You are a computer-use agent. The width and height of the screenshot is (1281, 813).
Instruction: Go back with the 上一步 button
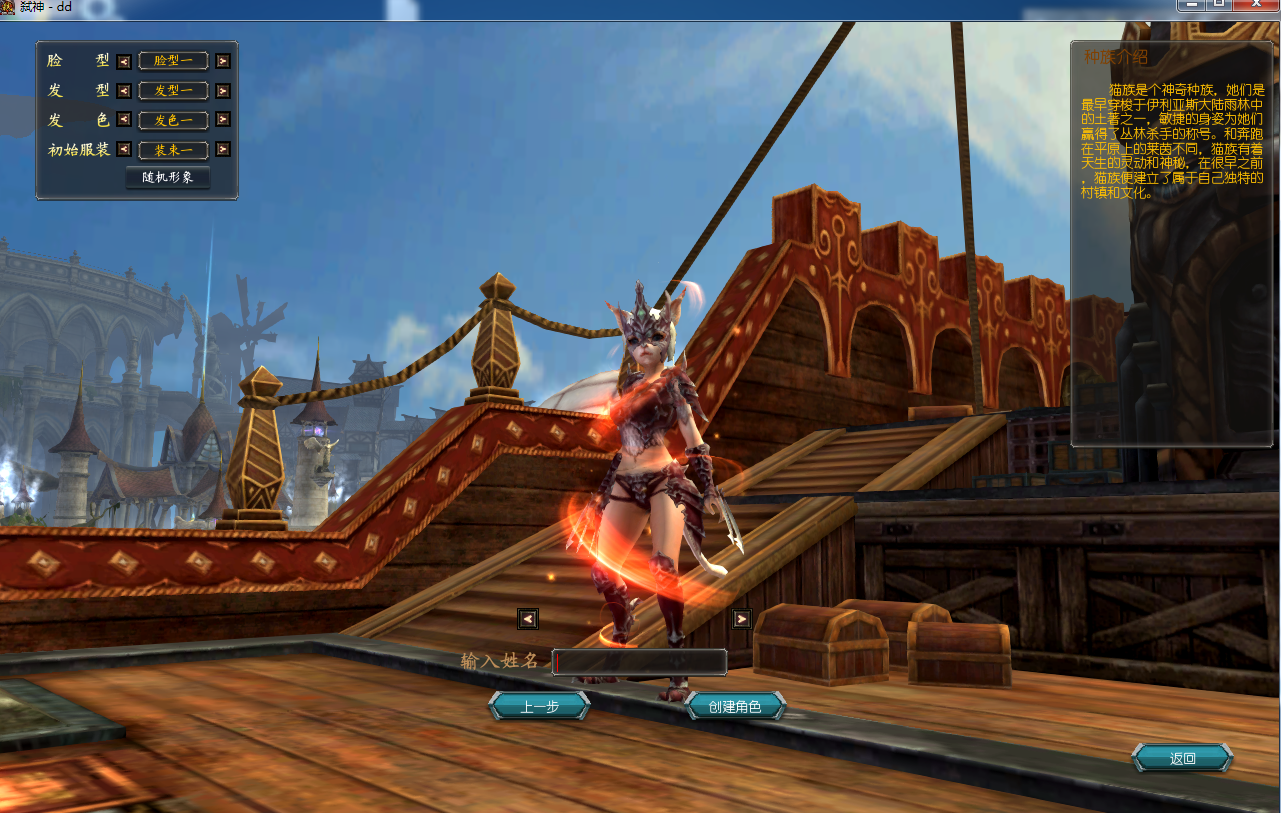[539, 706]
